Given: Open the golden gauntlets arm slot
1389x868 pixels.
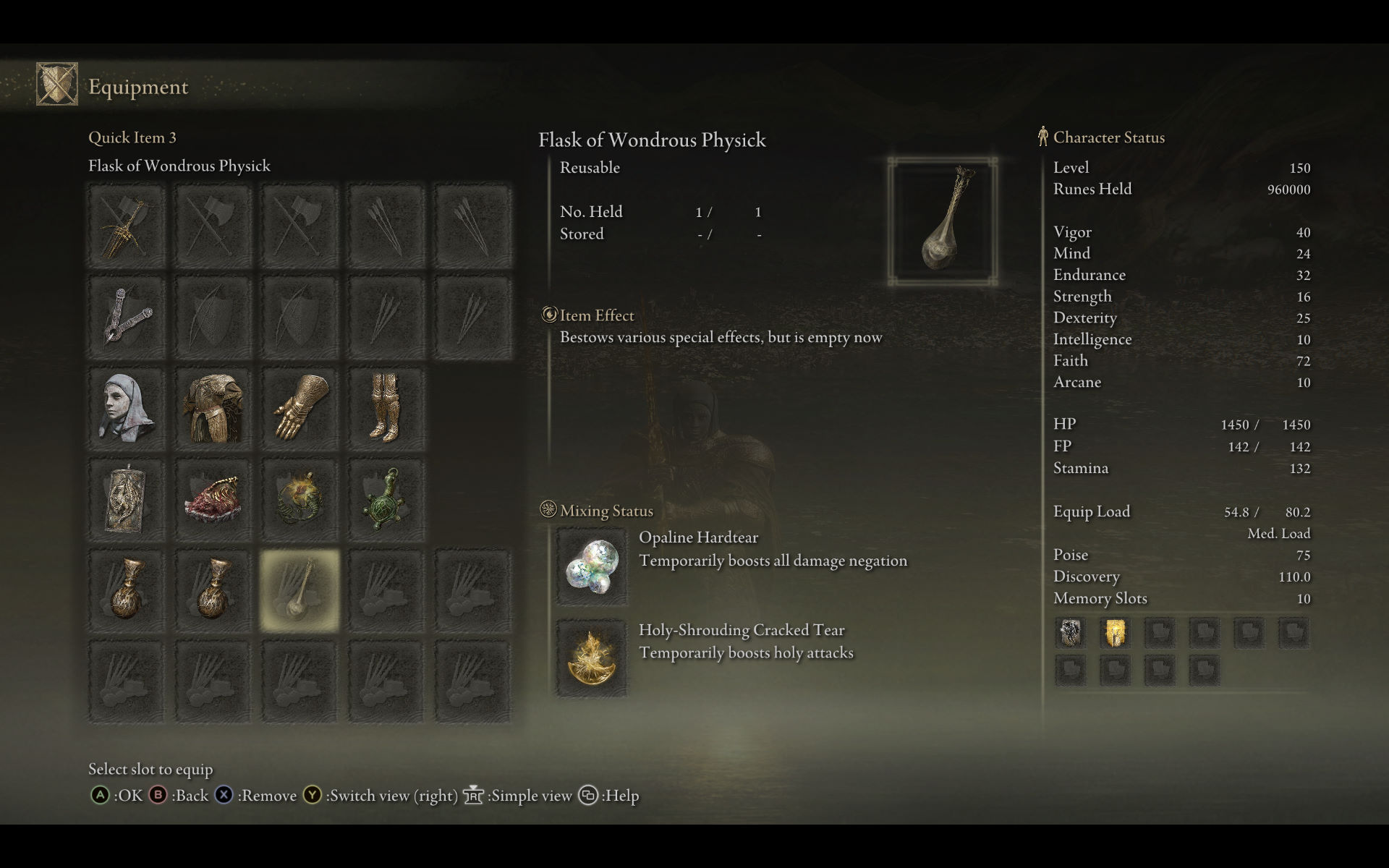Looking at the screenshot, I should coord(300,409).
